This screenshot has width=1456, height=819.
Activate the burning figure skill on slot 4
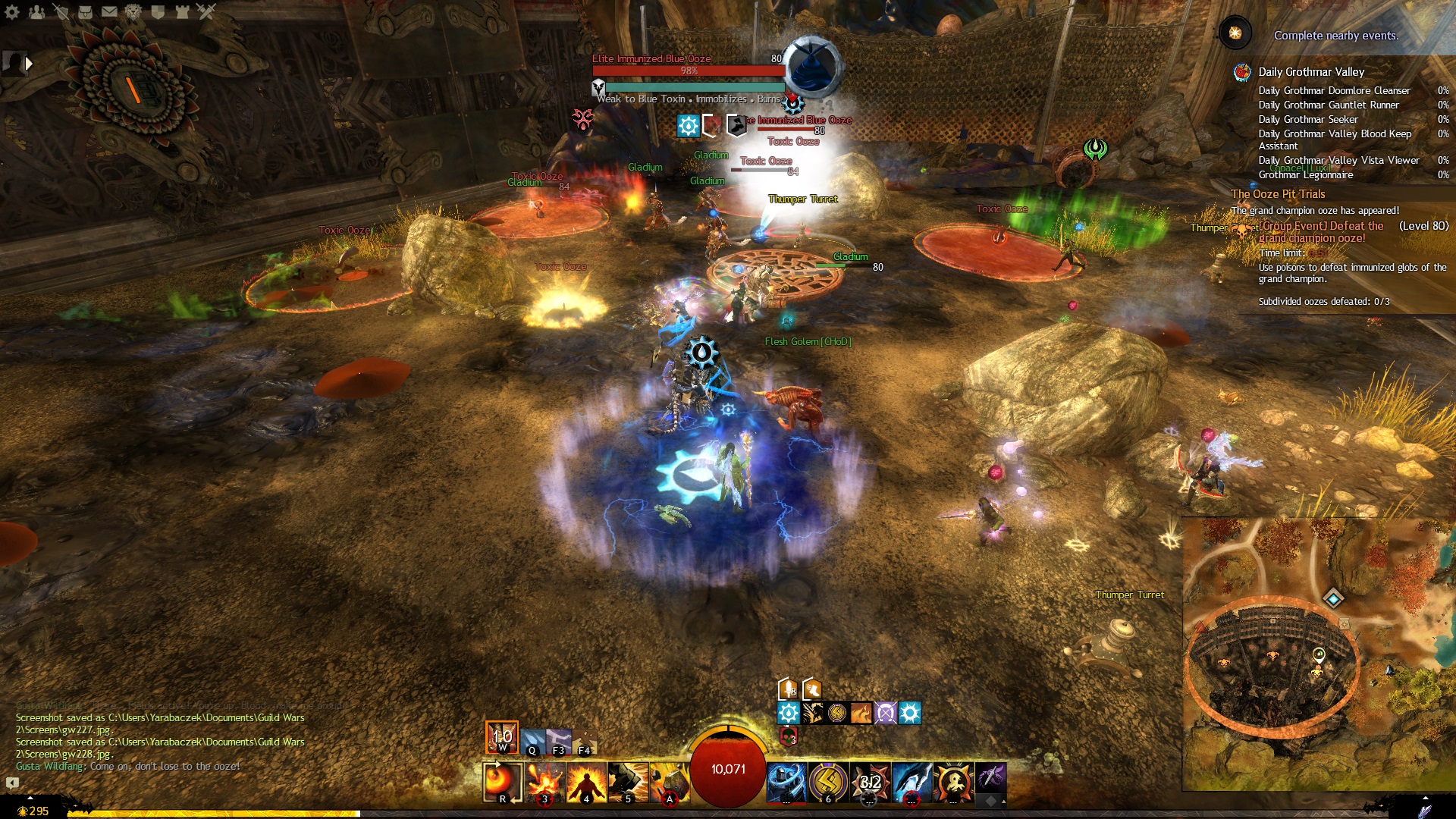586,781
